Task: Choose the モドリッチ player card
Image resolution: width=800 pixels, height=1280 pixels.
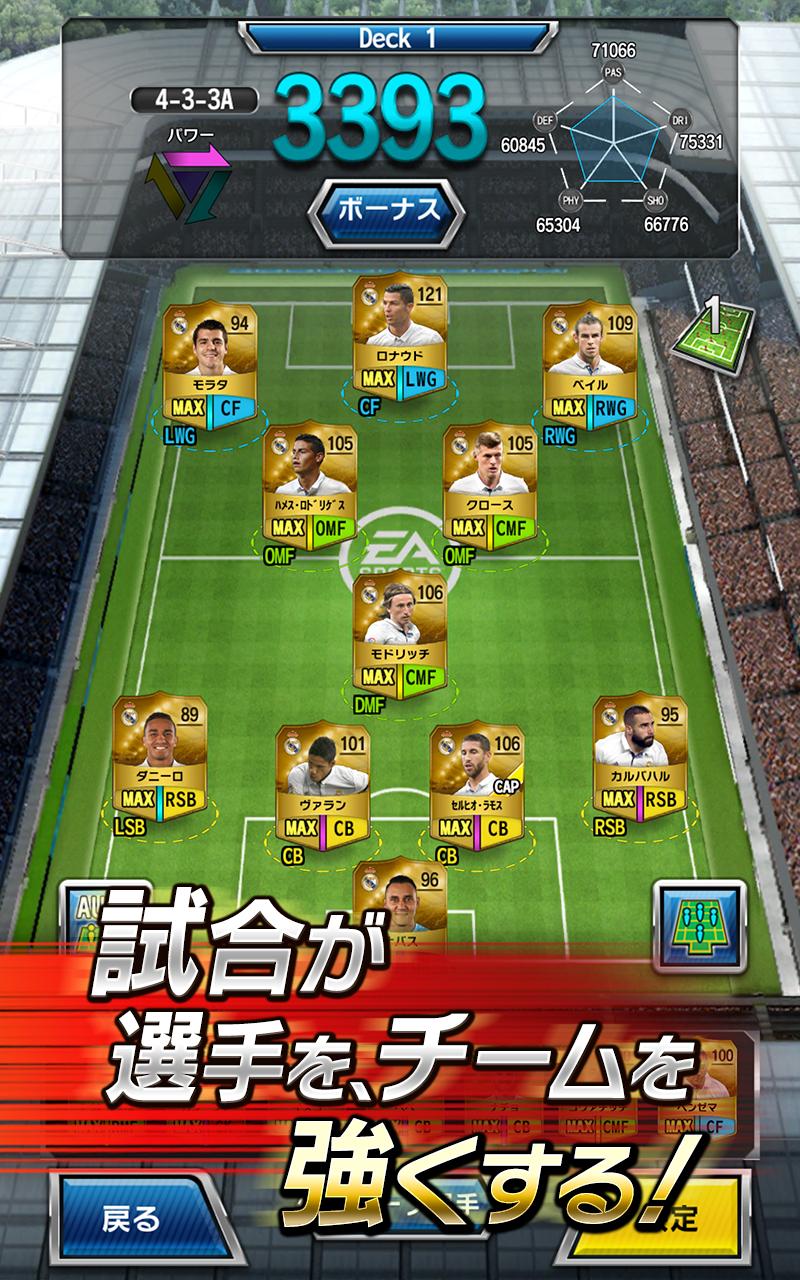Action: coord(399,637)
